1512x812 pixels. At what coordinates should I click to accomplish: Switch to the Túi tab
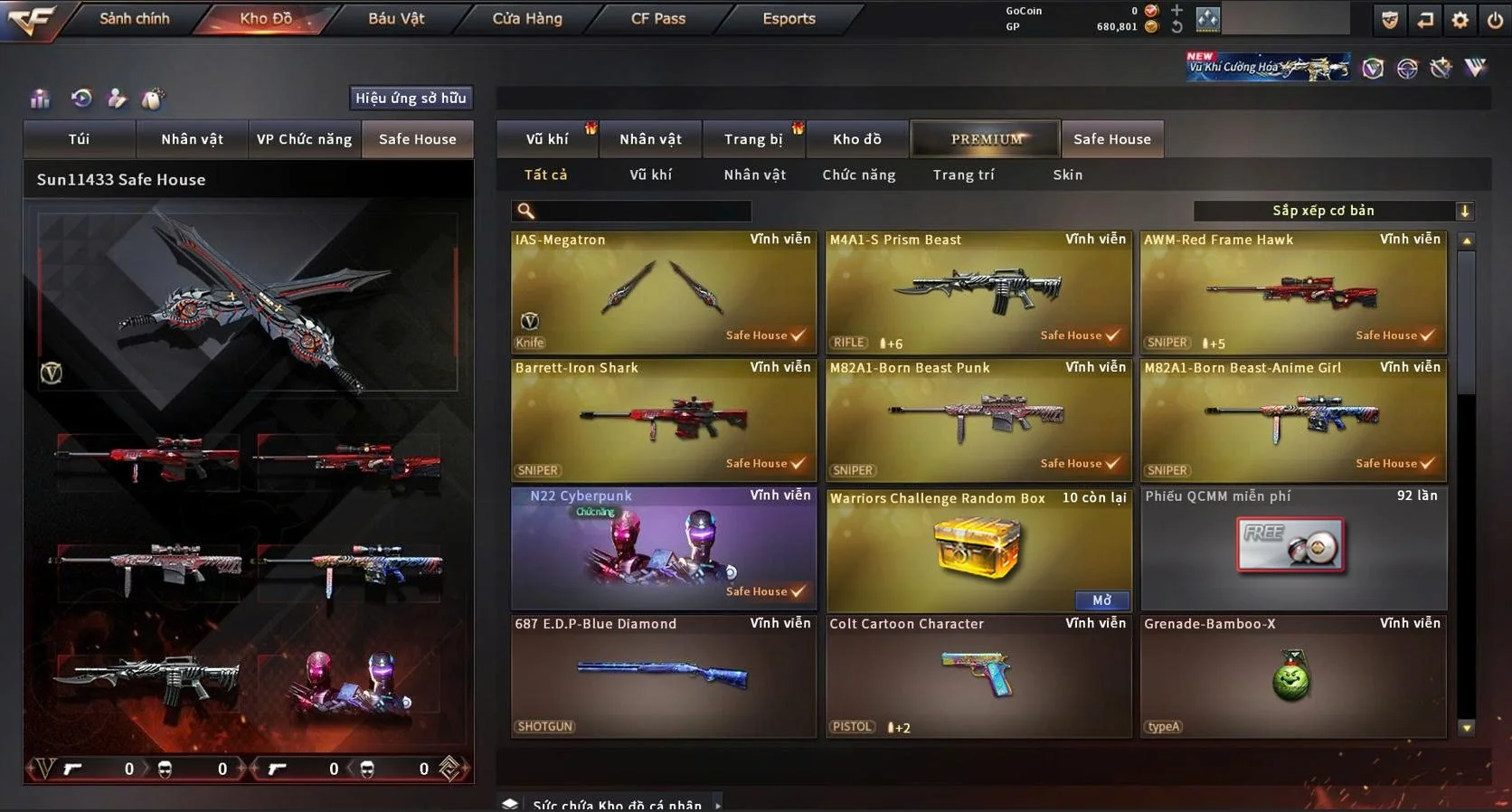pyautogui.click(x=80, y=139)
